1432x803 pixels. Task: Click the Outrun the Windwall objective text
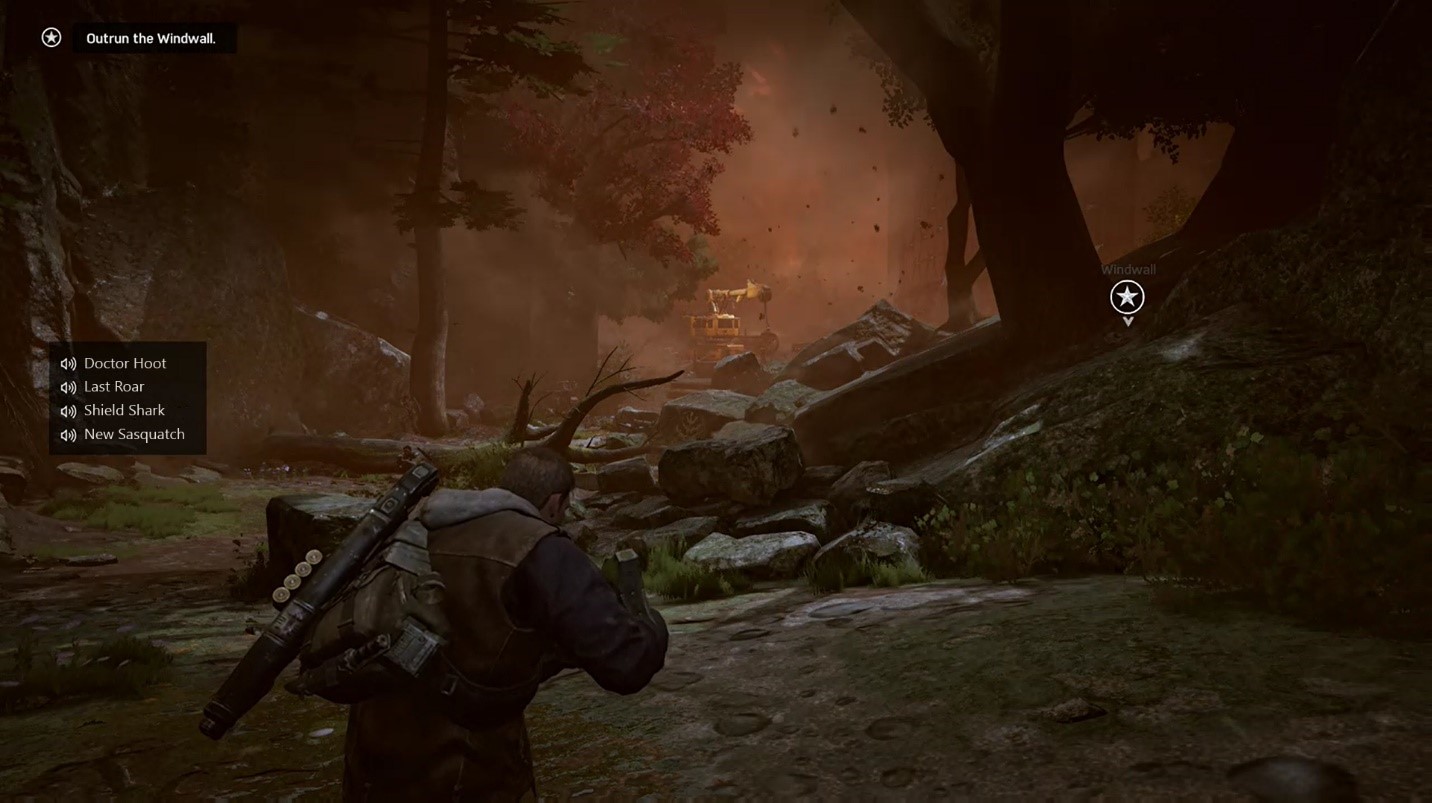152,37
